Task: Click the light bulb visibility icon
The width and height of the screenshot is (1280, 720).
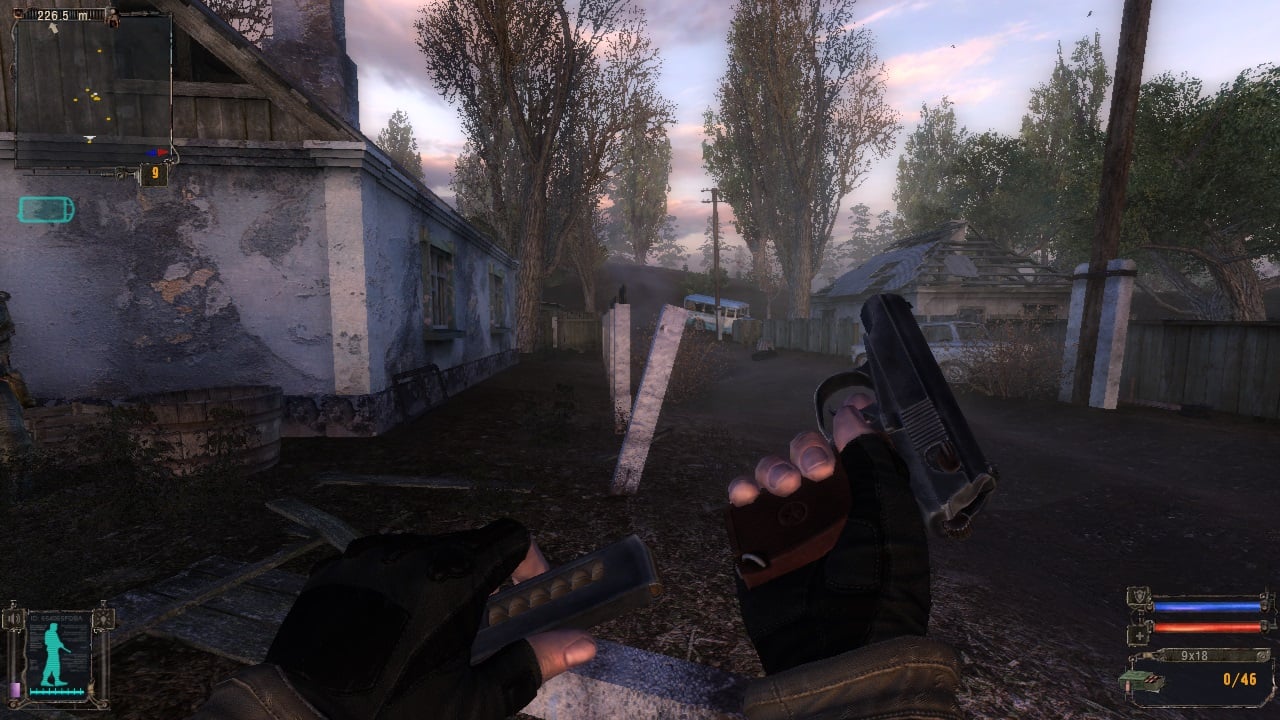Action: tap(103, 620)
